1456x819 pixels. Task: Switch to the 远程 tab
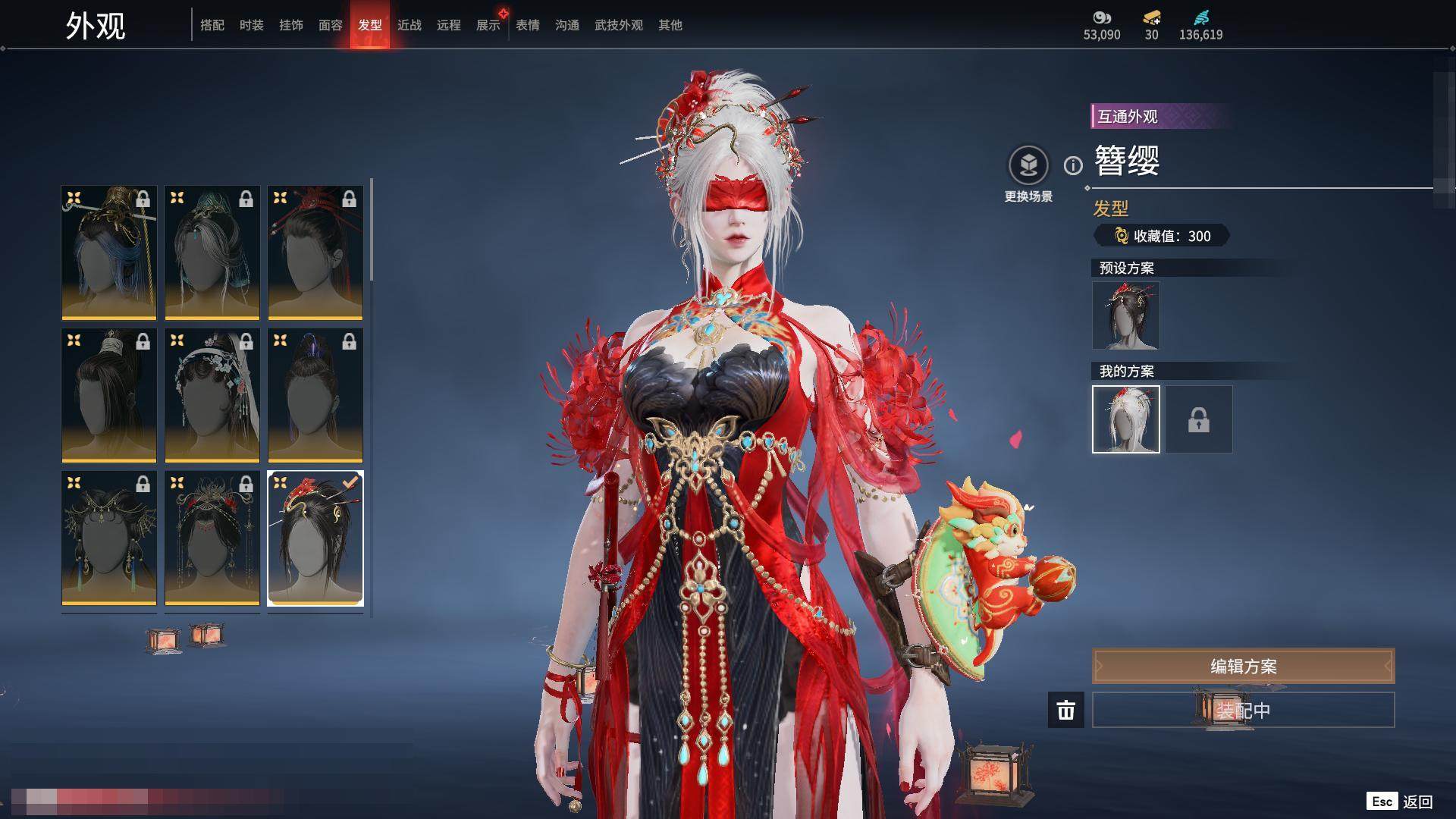pos(449,25)
